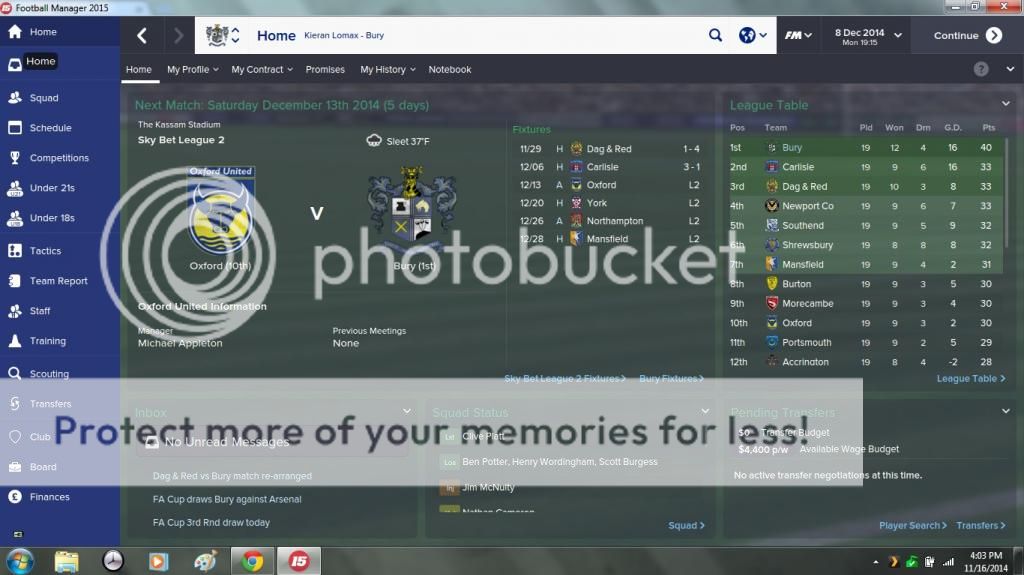The image size is (1024, 575).
Task: Advance the game with the Continue button
Action: click(x=966, y=36)
